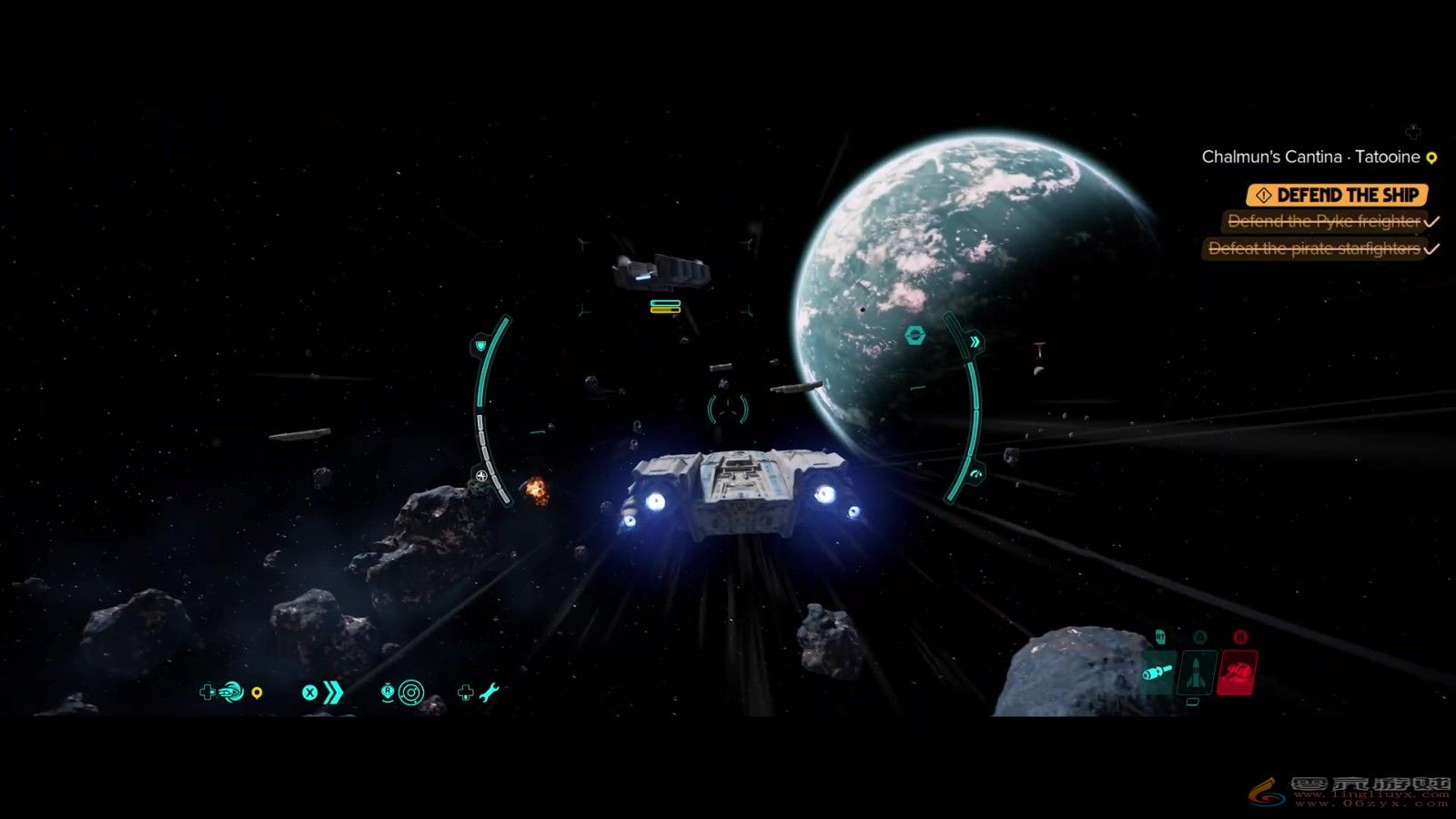
Task: Click the ship hyperspace jump icon
Action: tap(231, 693)
